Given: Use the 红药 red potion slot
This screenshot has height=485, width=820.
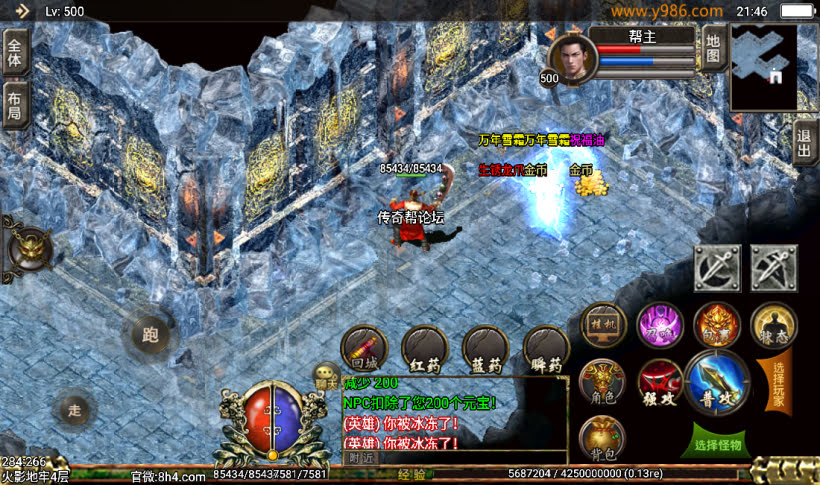Looking at the screenshot, I should pos(424,348).
